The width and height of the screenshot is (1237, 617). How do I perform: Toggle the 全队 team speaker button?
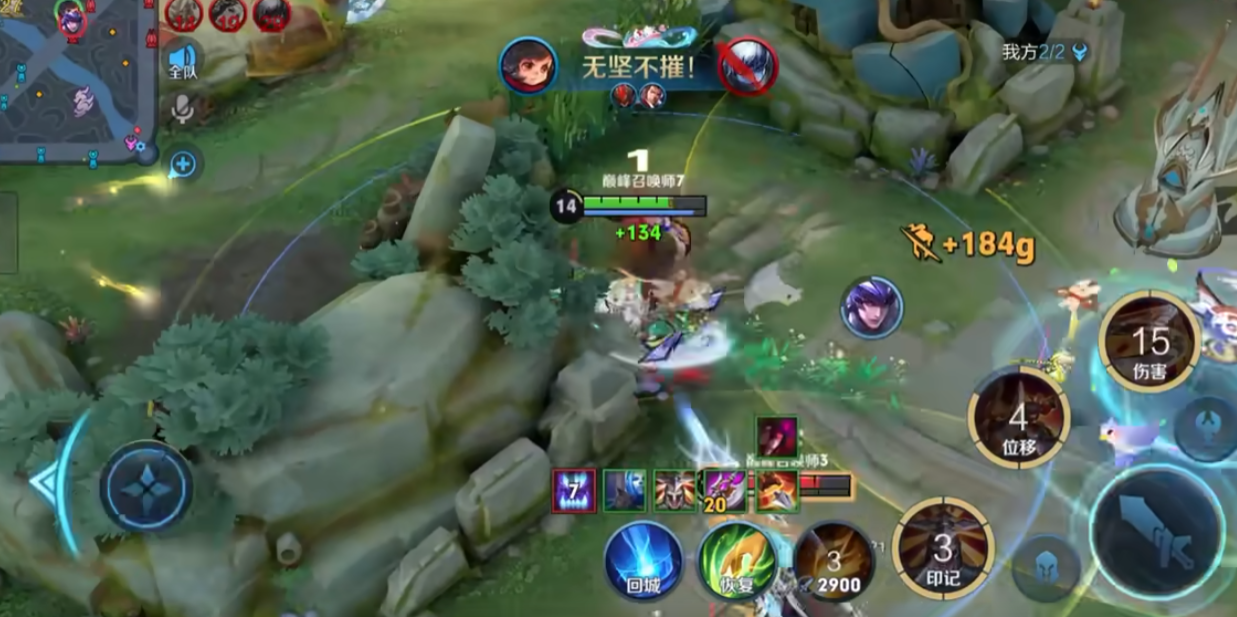point(182,58)
